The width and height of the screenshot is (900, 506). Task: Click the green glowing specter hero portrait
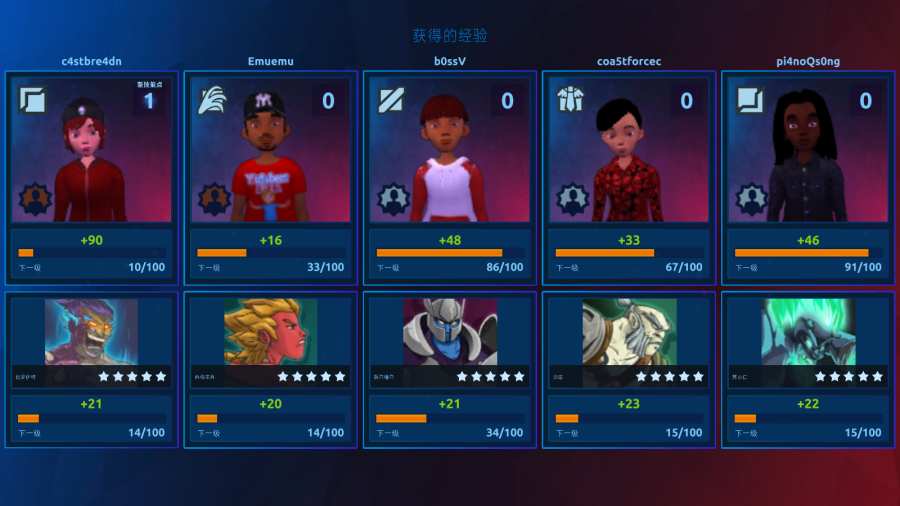coord(808,332)
